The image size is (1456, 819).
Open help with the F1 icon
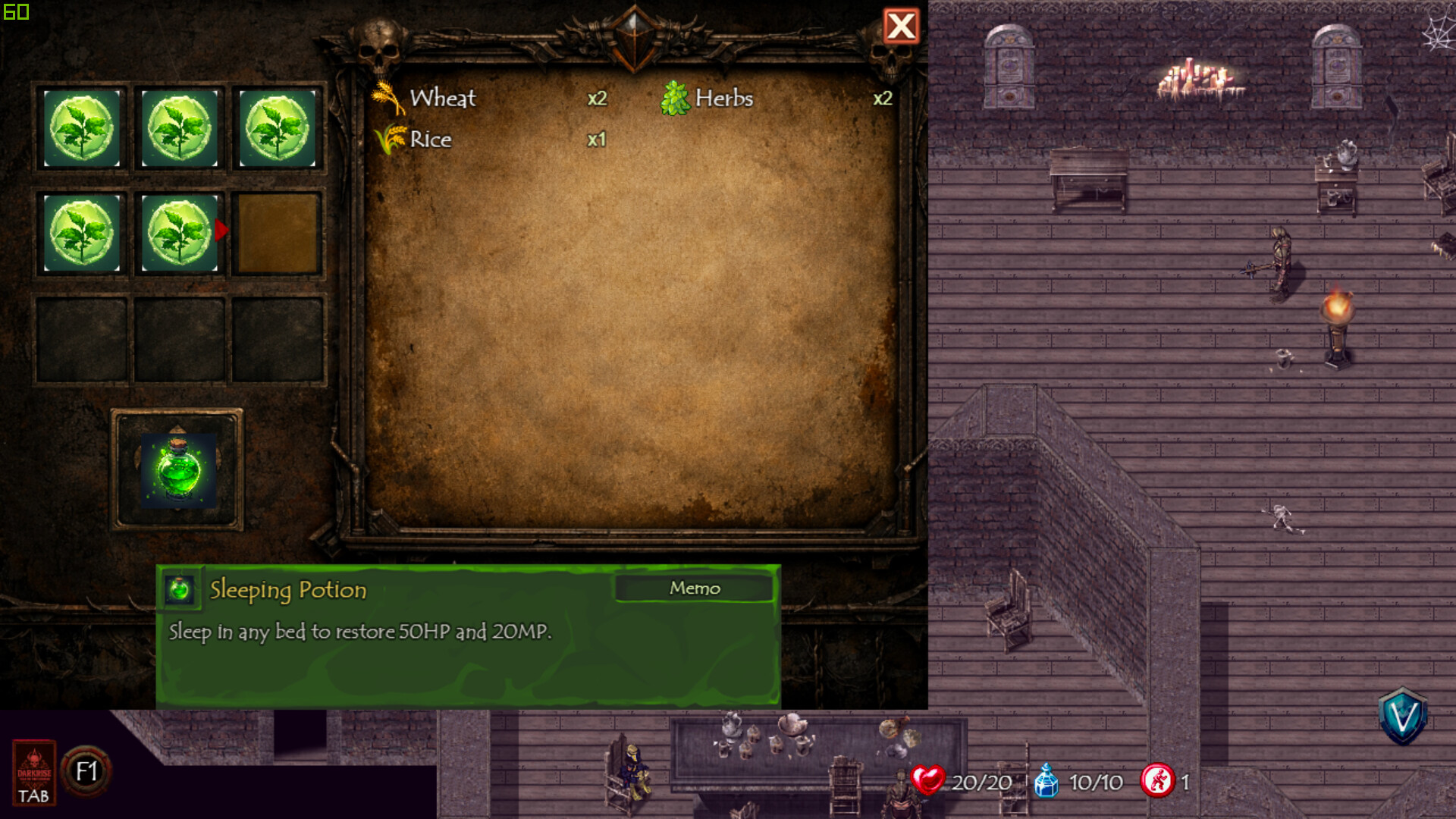click(x=86, y=770)
